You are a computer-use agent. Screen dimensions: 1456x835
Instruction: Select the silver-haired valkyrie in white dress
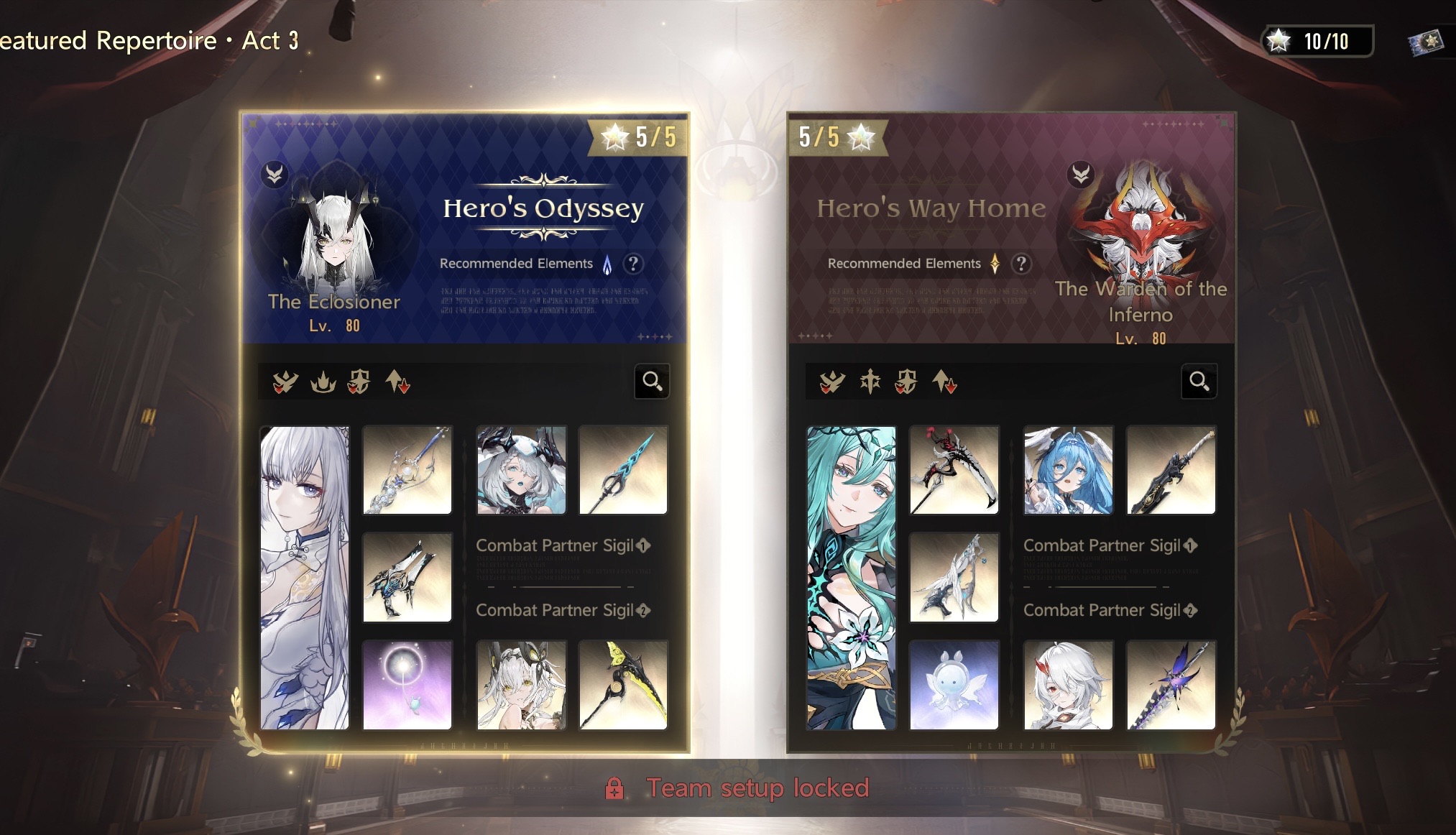(x=305, y=578)
